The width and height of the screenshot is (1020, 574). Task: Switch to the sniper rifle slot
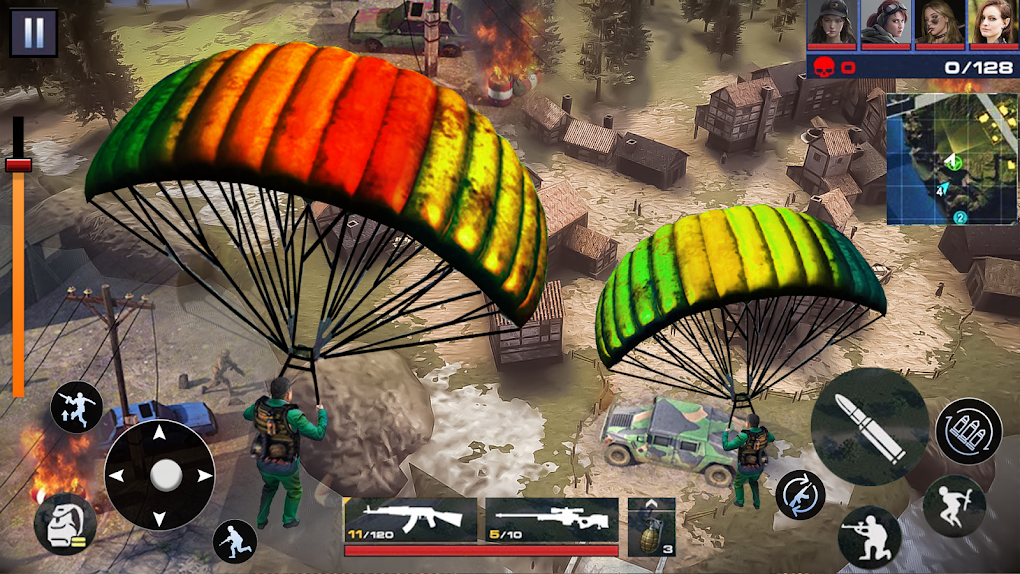pyautogui.click(x=552, y=519)
